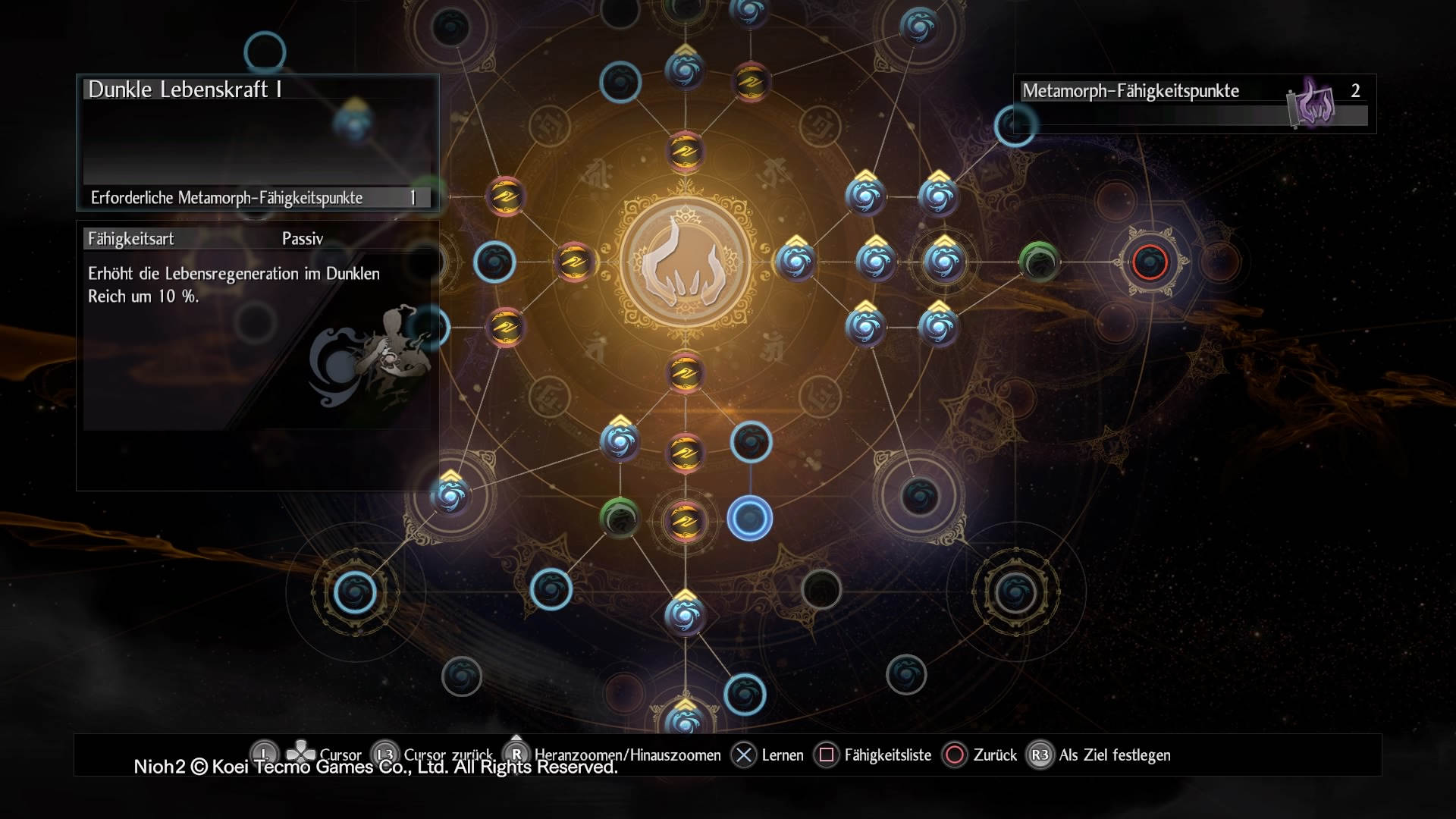Screen dimensions: 1456x819
Task: Learn the highlighted Dunkle Lebenskraft I node
Action: (750, 519)
